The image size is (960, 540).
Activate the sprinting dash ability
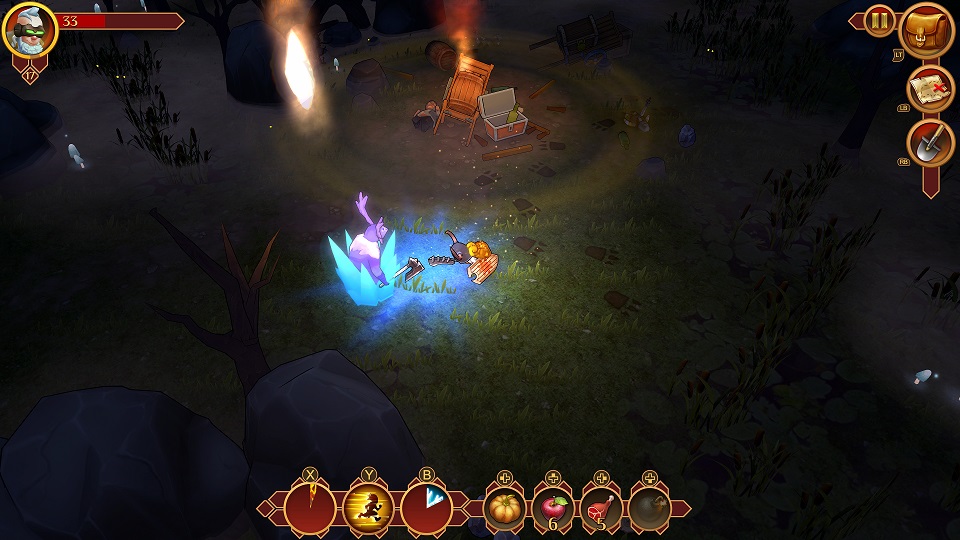tap(368, 507)
